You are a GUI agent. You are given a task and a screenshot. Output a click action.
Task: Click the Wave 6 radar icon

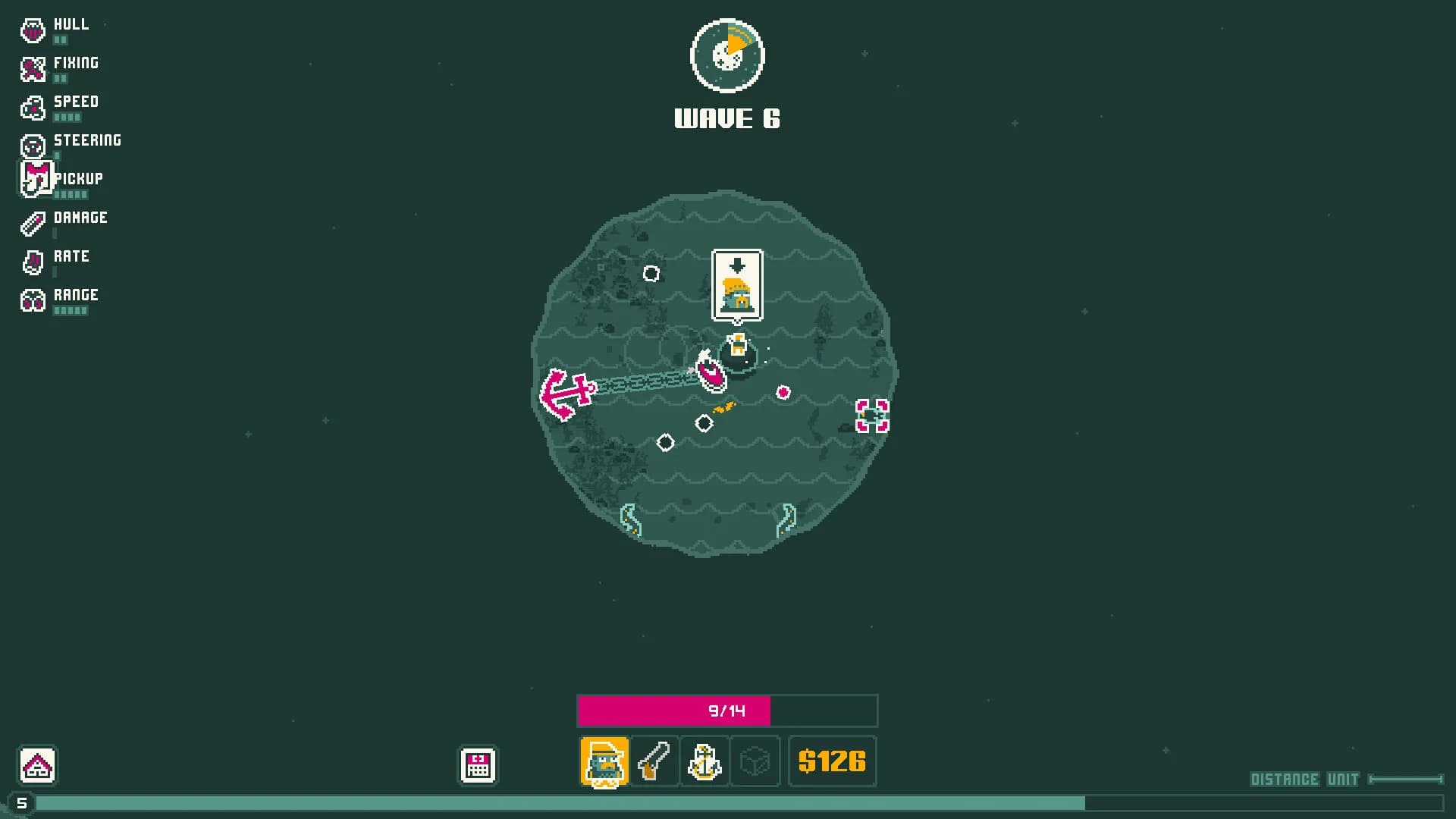click(726, 55)
